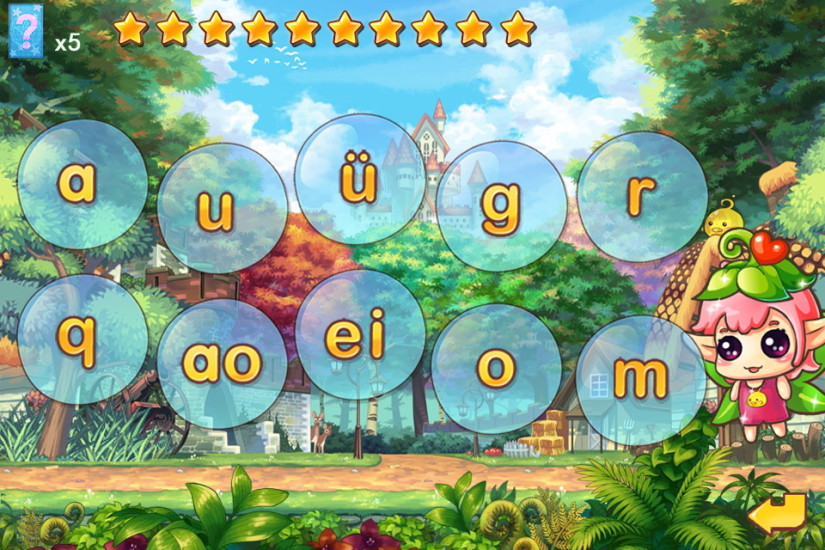Select the bubble labeled u
Screen dimensions: 825x550
point(221,208)
